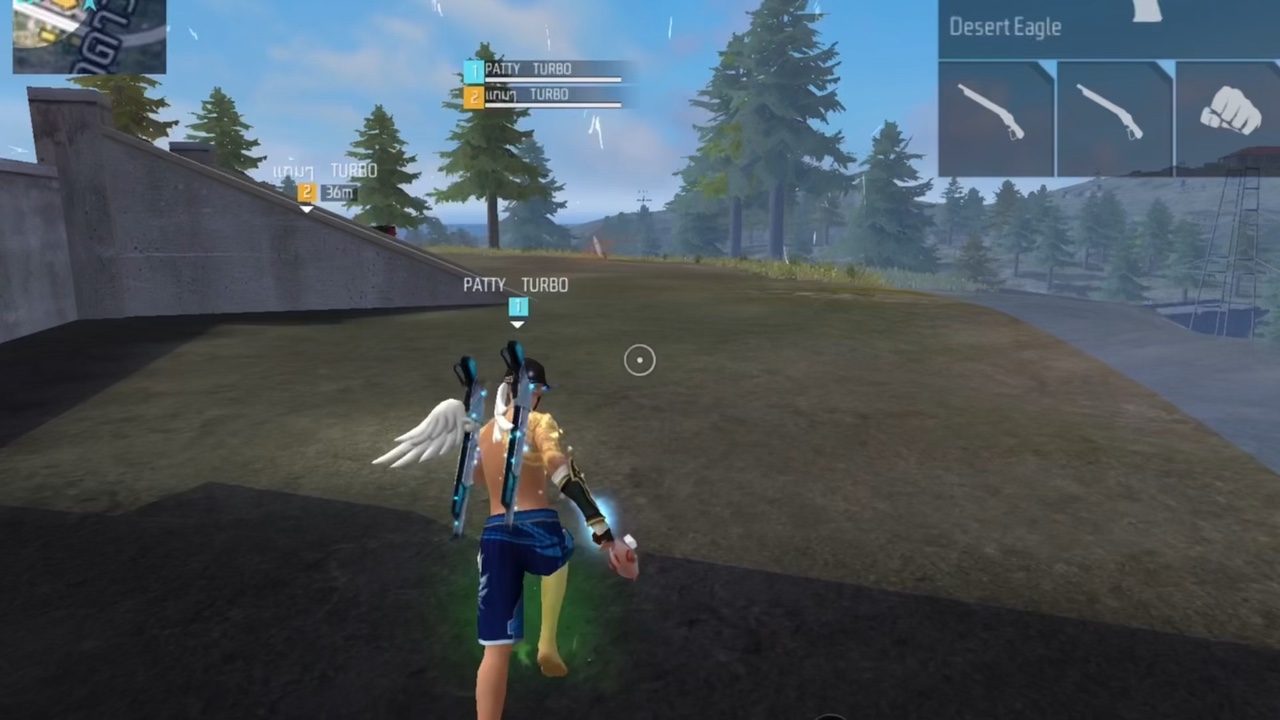Viewport: 1280px width, 720px height.
Task: Open the minimap in the corner
Action: pyautogui.click(x=88, y=35)
